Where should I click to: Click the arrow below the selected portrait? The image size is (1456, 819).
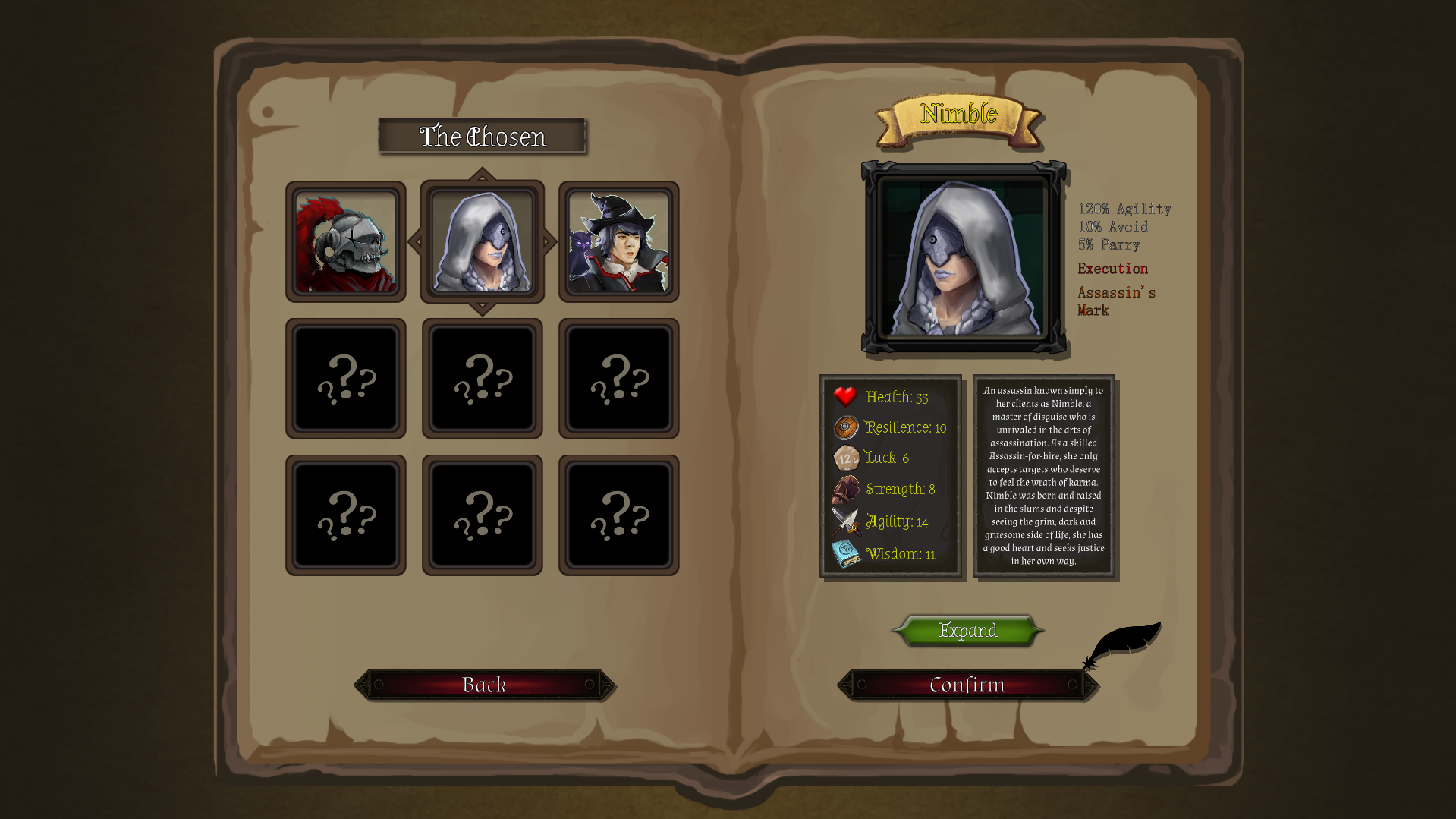[x=483, y=307]
